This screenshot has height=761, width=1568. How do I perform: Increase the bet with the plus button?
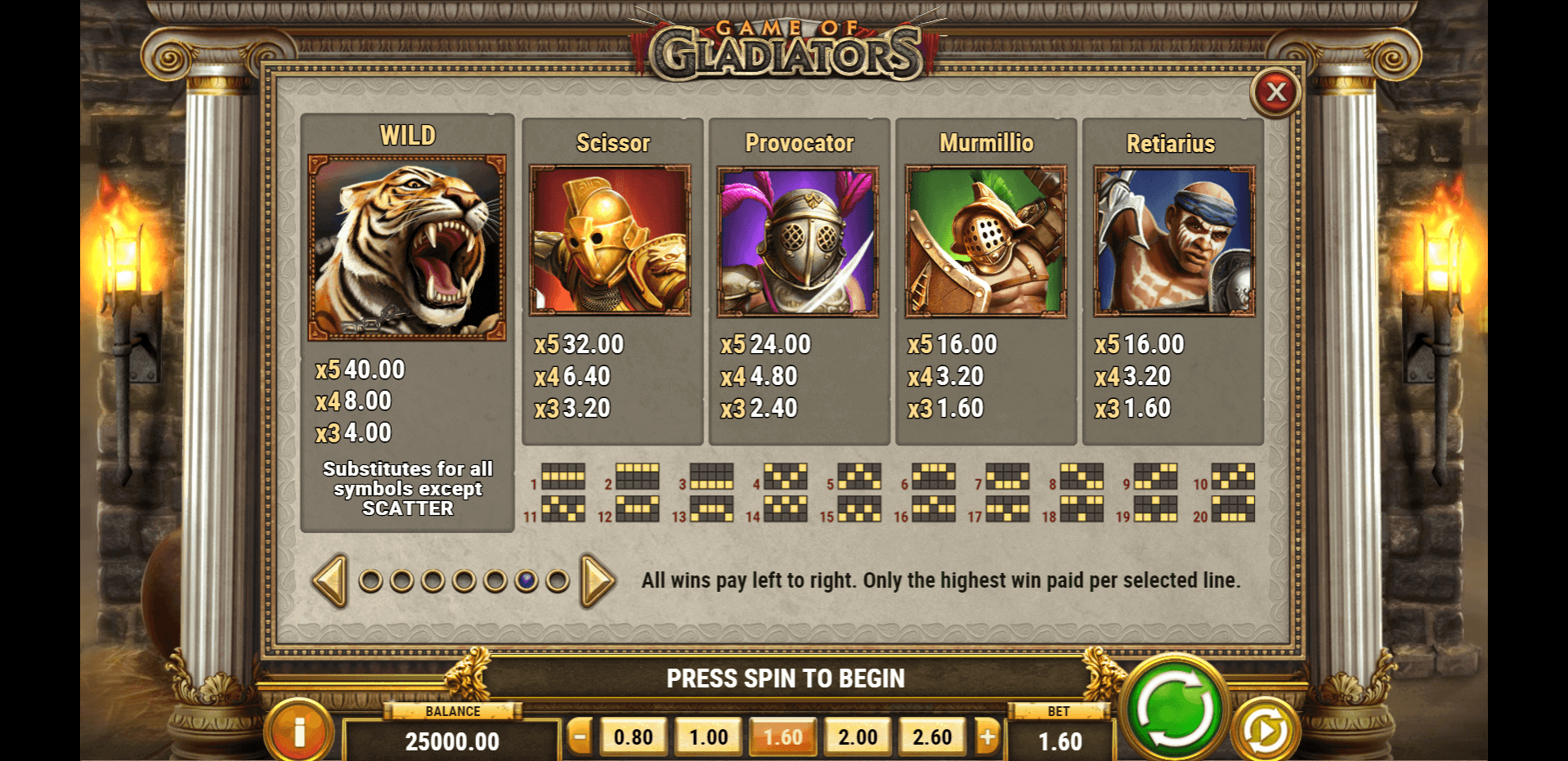(988, 737)
